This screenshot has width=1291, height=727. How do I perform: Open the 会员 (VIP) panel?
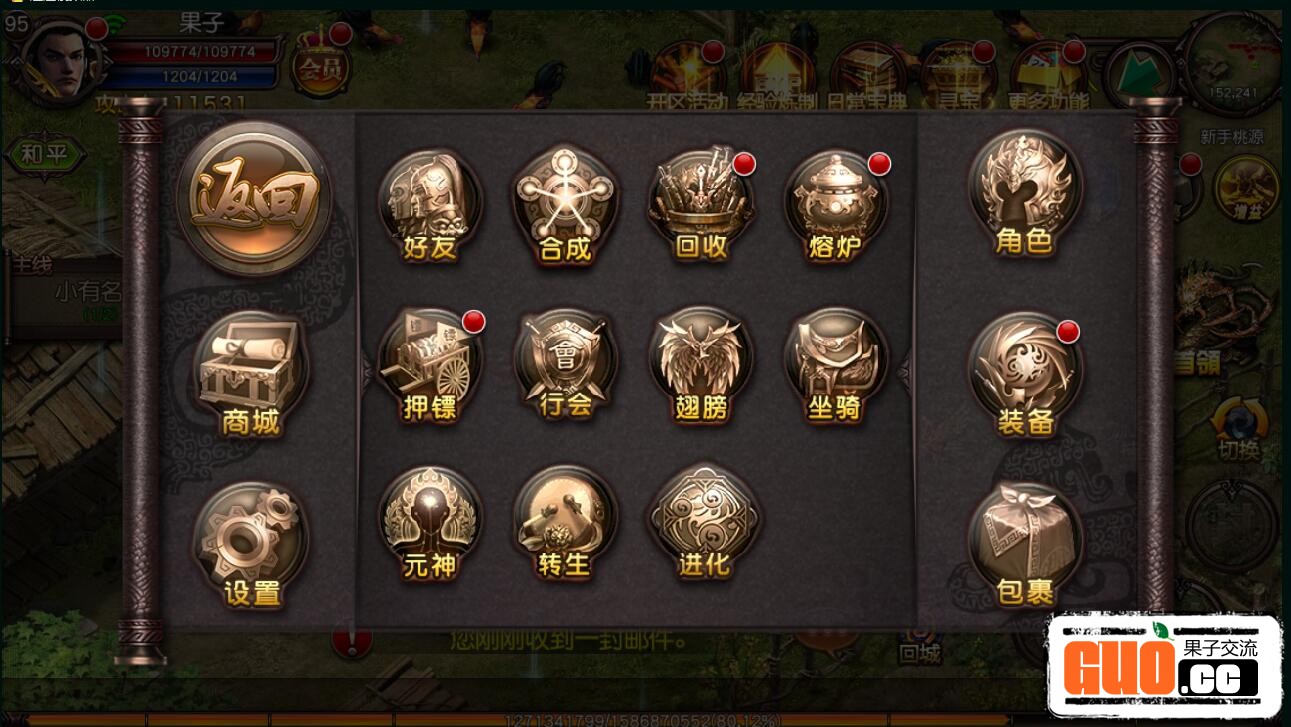[x=320, y=66]
